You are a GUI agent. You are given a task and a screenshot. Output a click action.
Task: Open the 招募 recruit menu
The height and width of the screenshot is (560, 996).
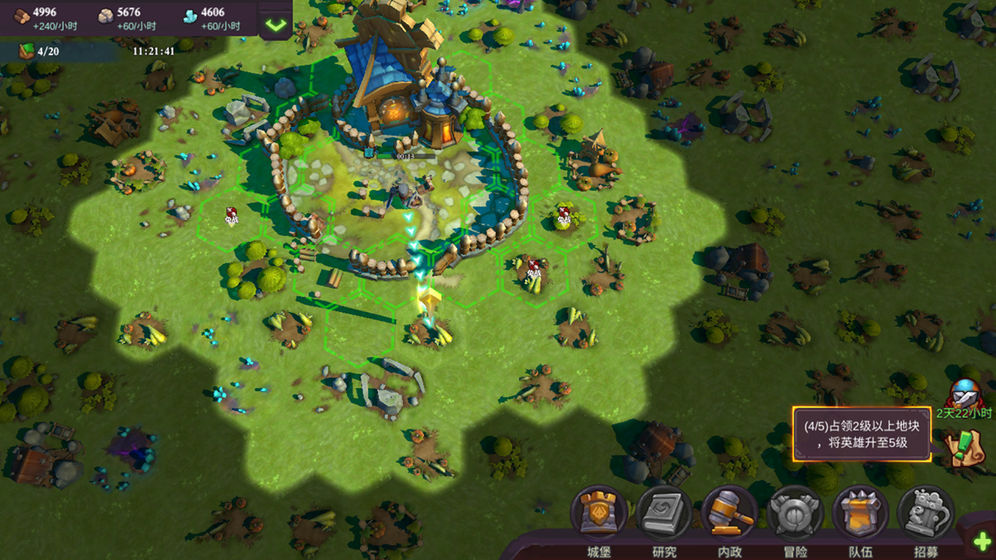[925, 513]
